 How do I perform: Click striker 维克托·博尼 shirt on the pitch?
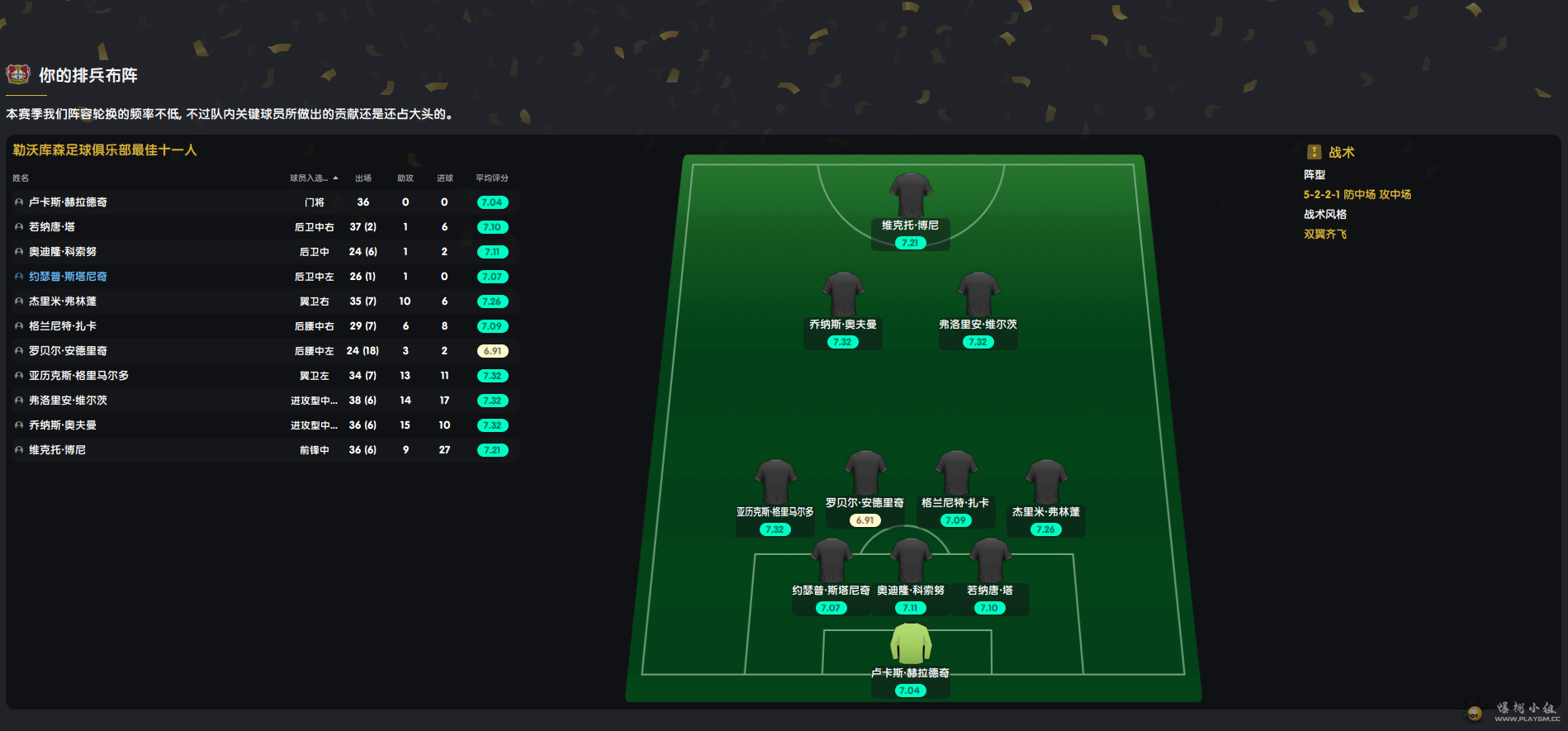(910, 196)
